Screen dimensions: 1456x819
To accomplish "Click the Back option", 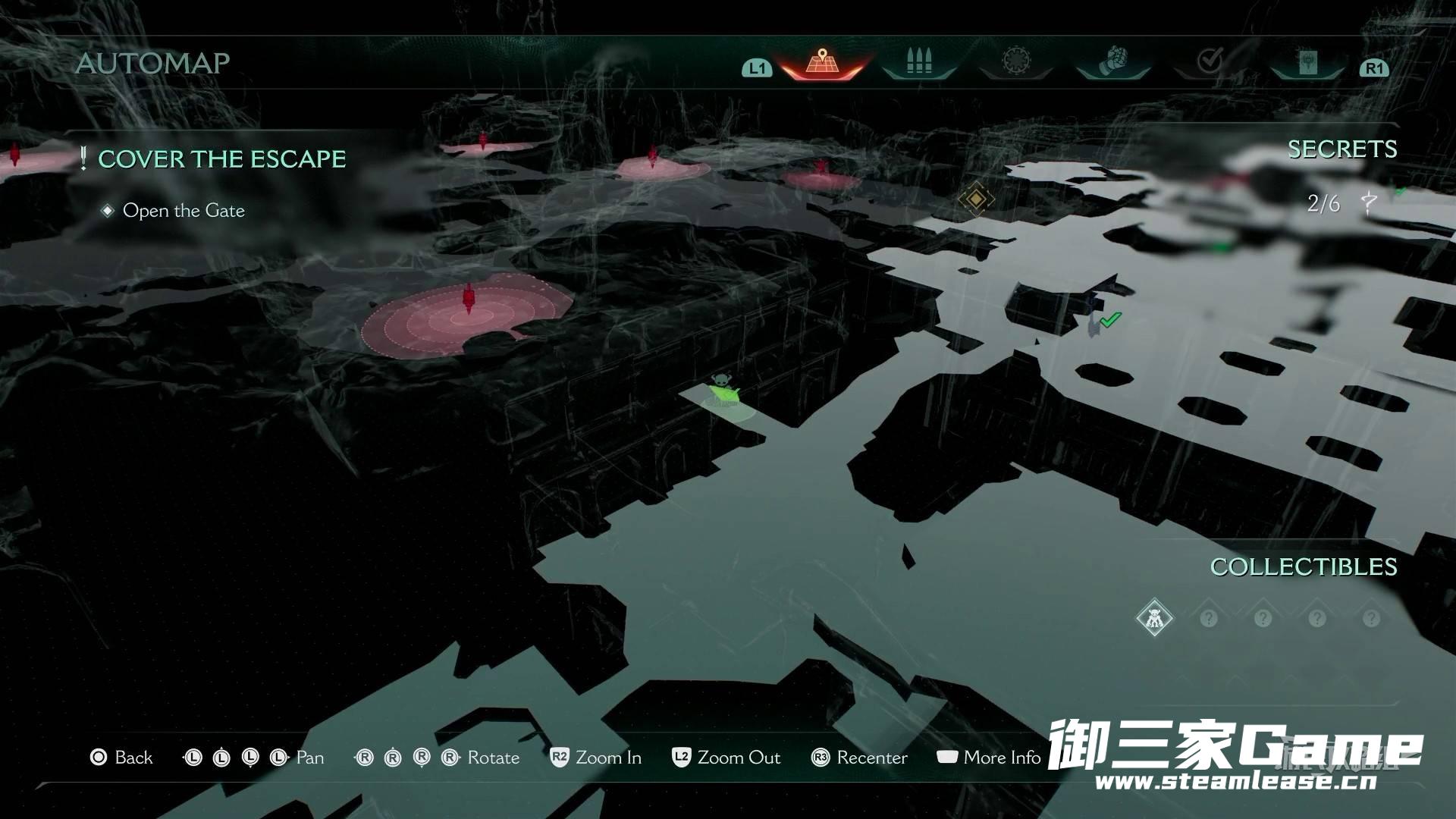I will click(x=122, y=758).
